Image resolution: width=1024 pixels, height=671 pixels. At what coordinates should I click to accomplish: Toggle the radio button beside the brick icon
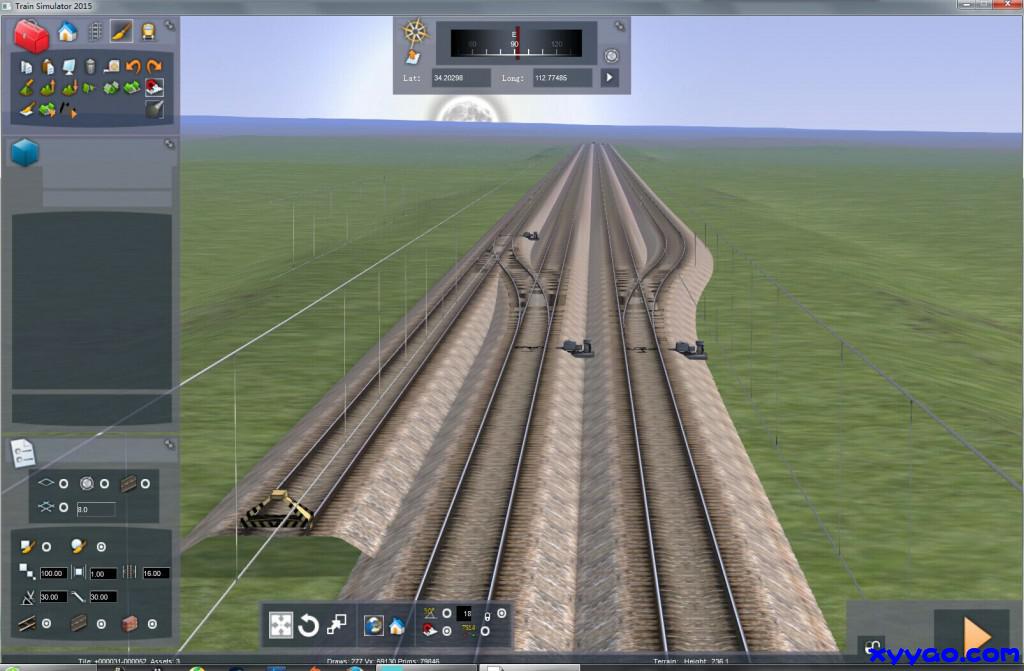pos(153,624)
